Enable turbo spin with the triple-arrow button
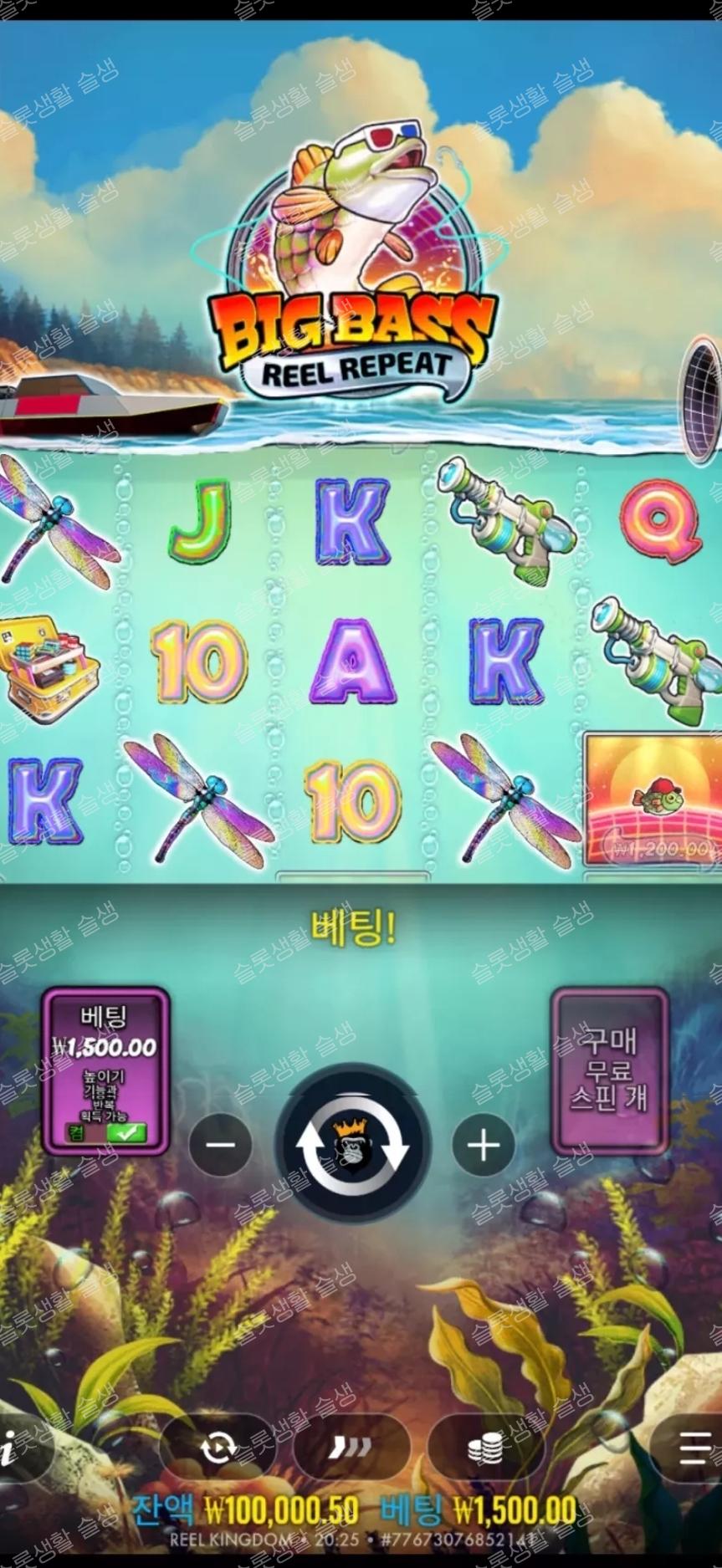Viewport: 722px width, 1568px height. point(351,1448)
